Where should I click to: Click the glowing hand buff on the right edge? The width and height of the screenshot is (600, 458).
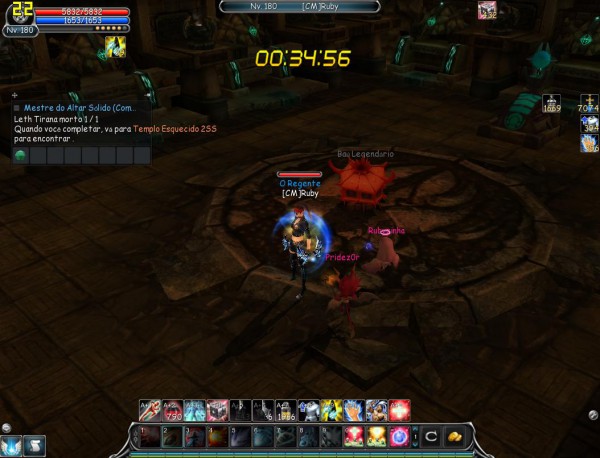click(589, 143)
